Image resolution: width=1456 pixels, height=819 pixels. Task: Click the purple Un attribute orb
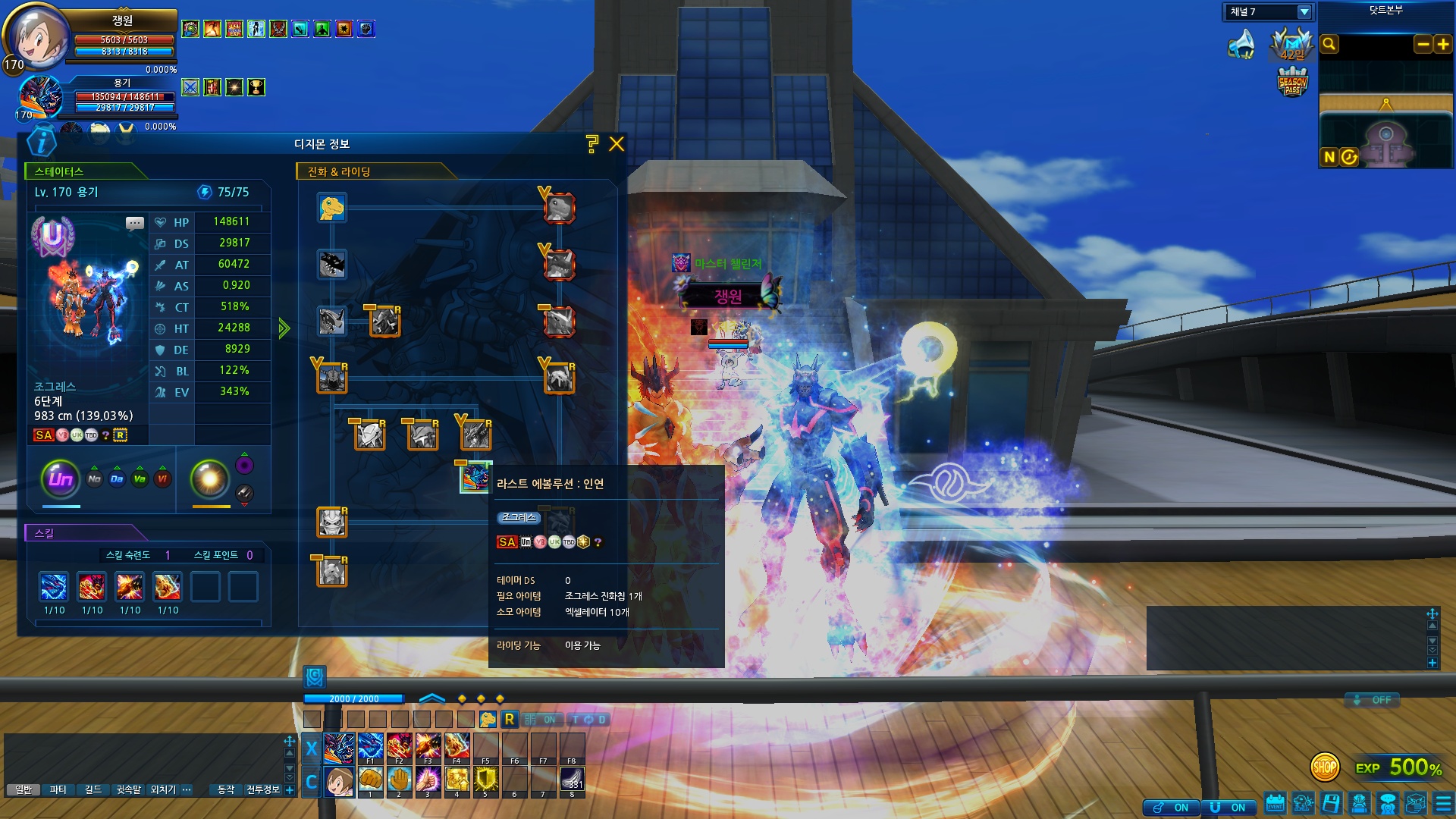61,479
